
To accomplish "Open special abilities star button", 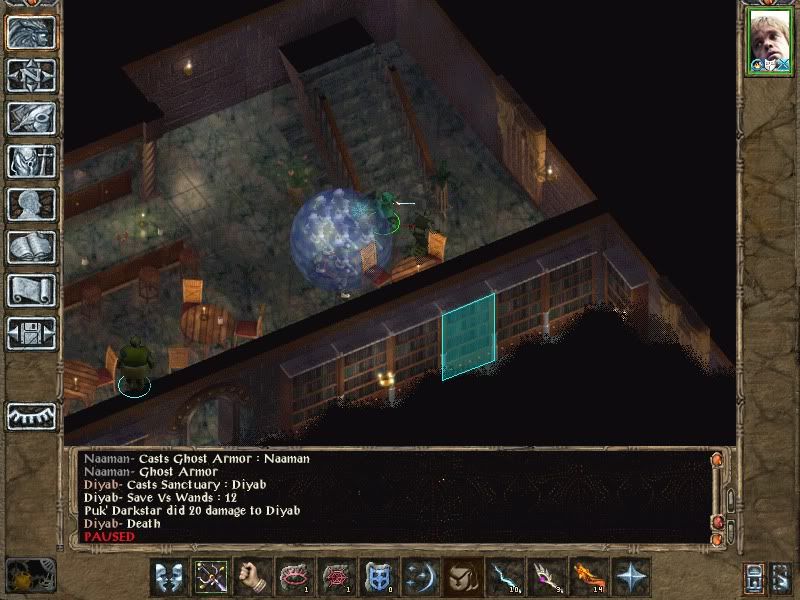I will pyautogui.click(x=631, y=577).
